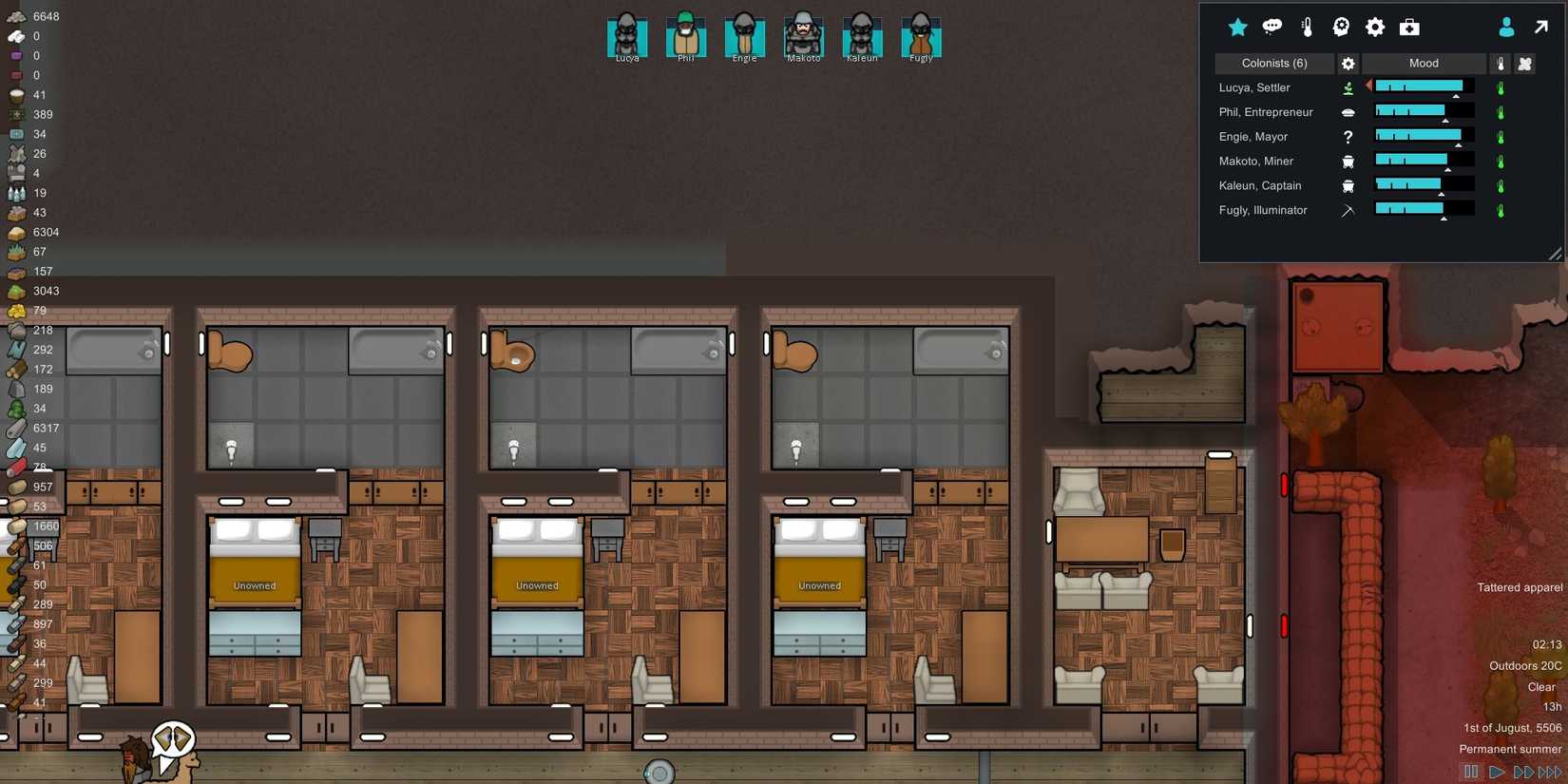Viewport: 1568px width, 784px height.
Task: Click the Tattered apparel alert
Action: click(1518, 587)
